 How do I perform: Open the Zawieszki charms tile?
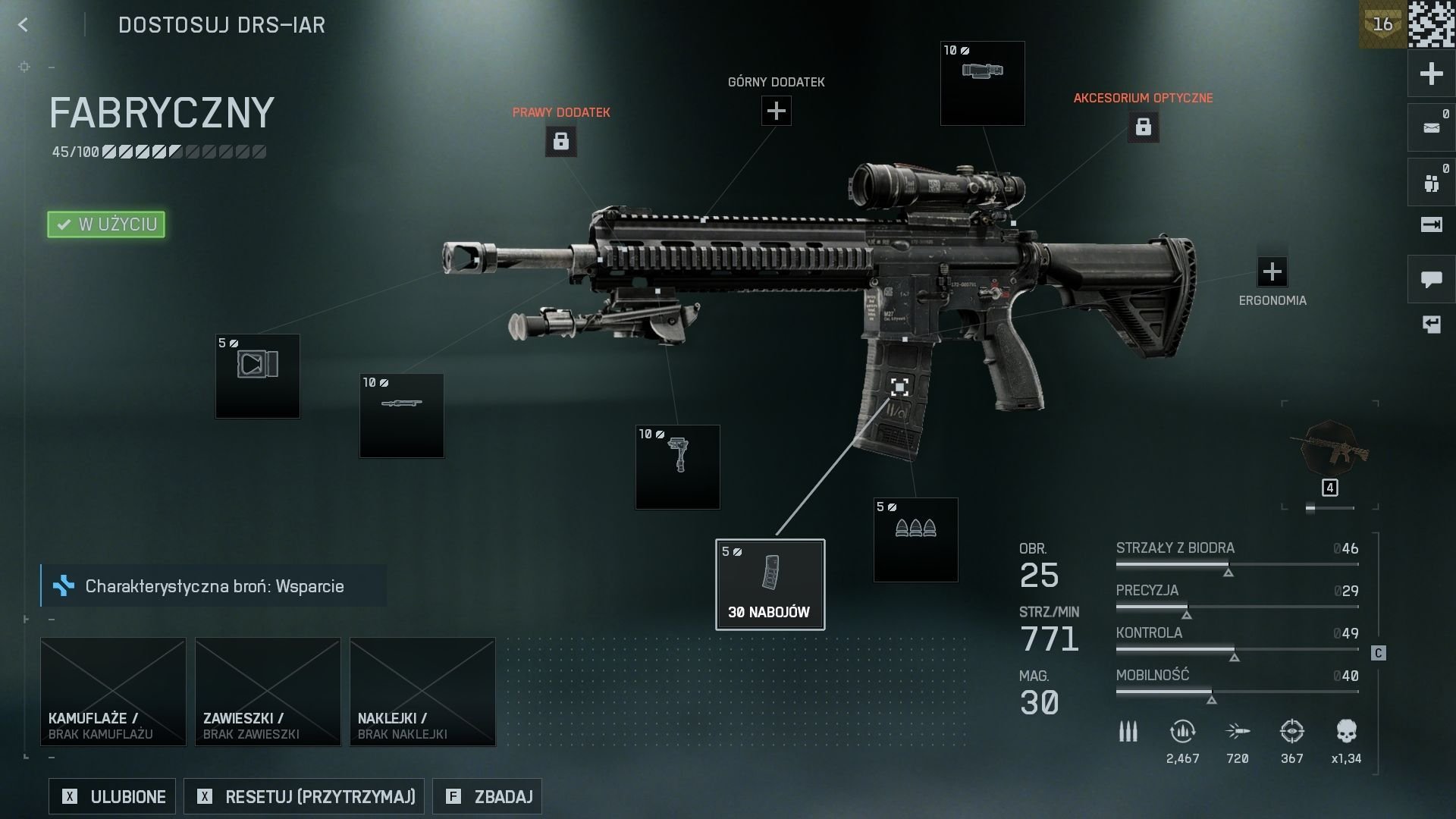[x=268, y=691]
